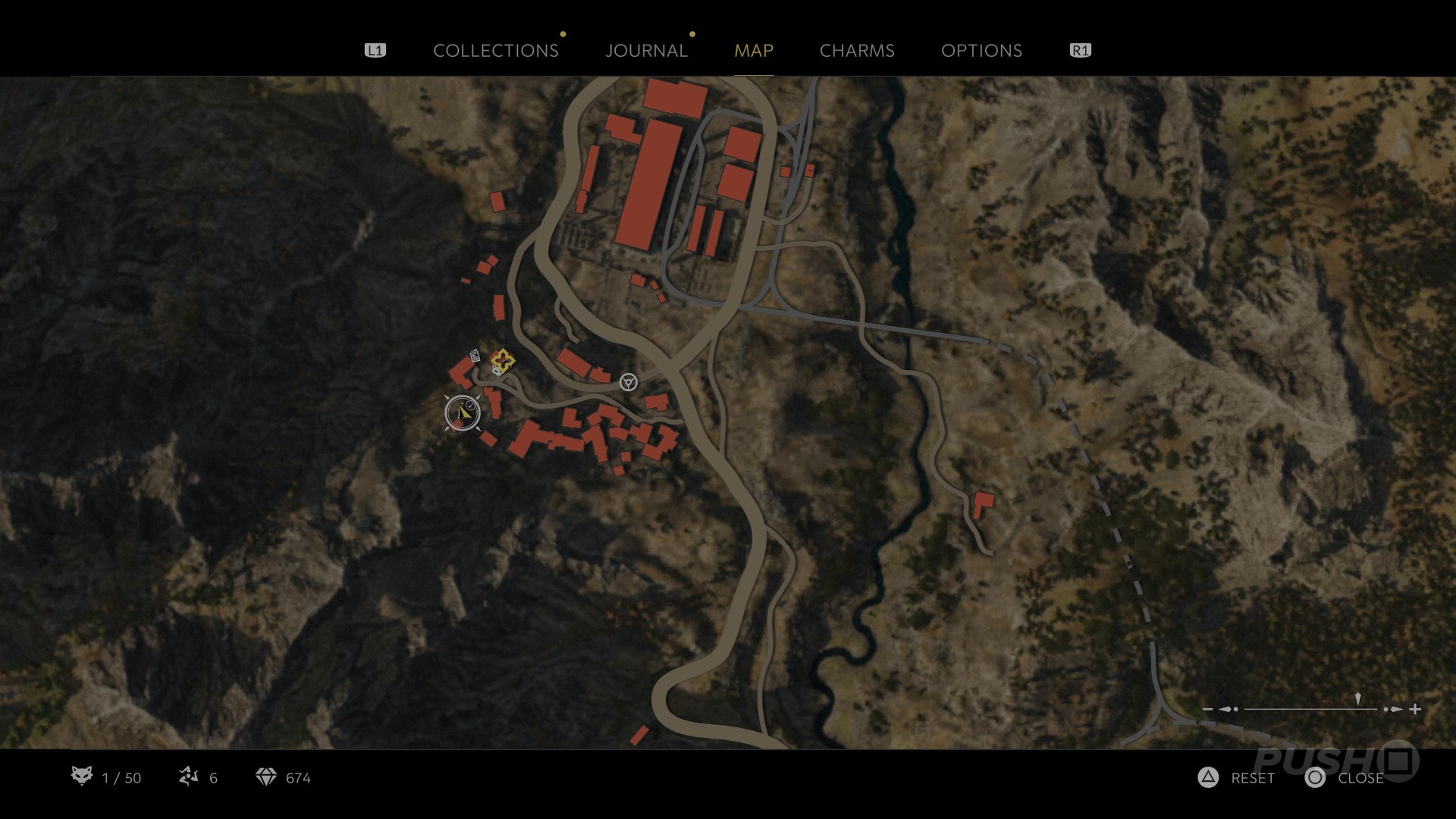This screenshot has height=819, width=1456.
Task: Open the Options tab
Action: pyautogui.click(x=981, y=51)
